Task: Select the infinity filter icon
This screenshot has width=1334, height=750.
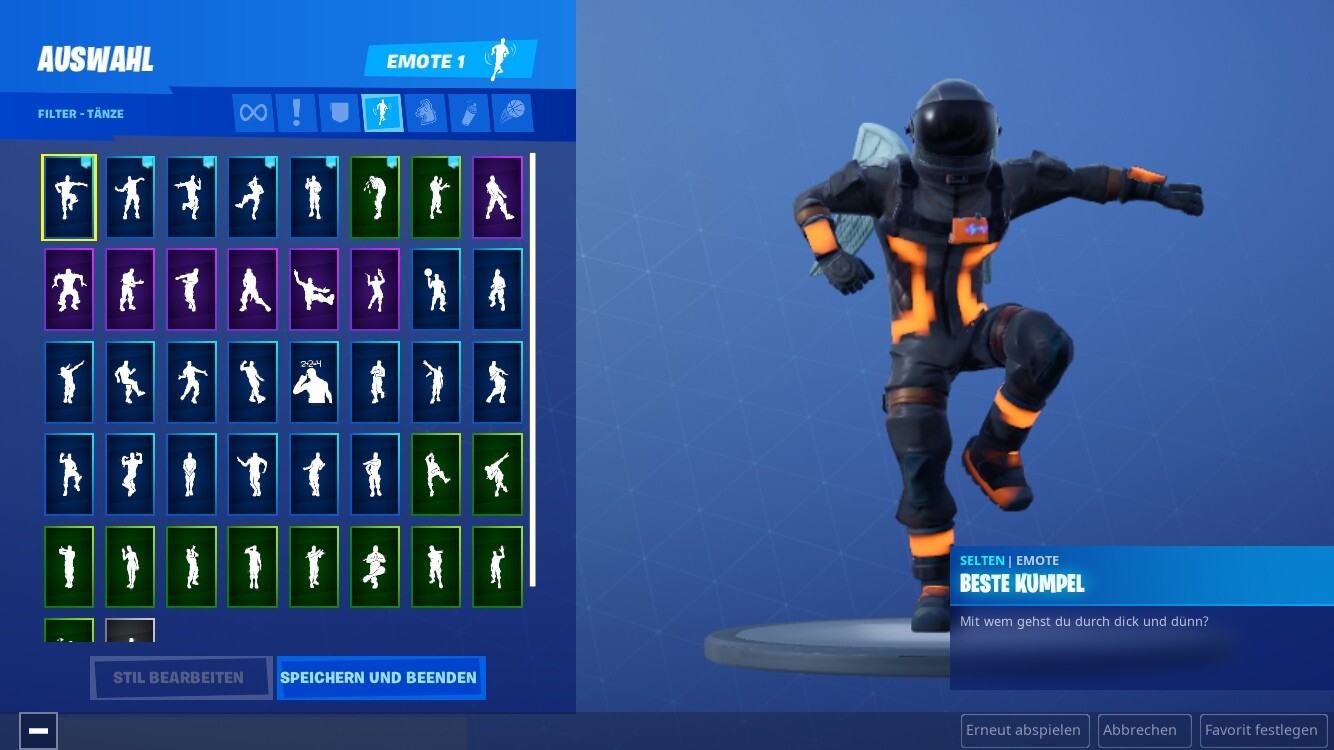Action: [253, 113]
